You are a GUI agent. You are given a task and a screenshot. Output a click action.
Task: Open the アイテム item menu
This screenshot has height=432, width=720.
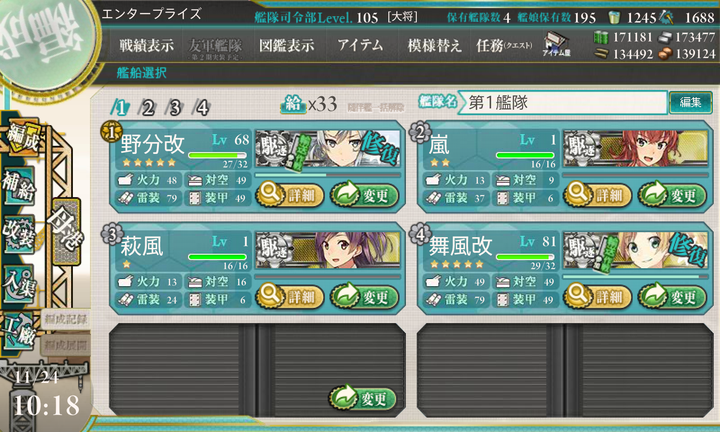pyautogui.click(x=359, y=46)
